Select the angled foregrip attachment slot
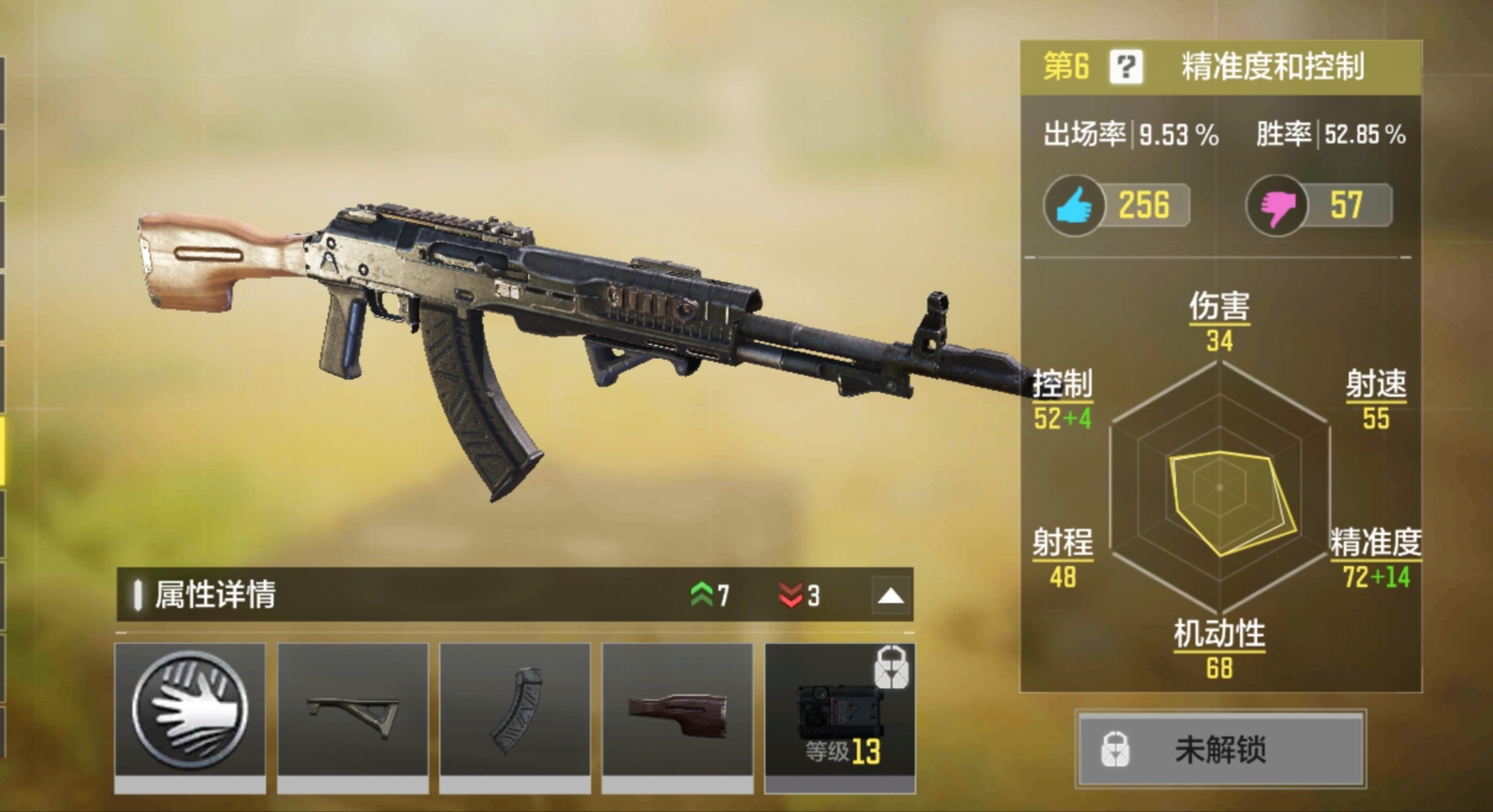The height and width of the screenshot is (812, 1493). (x=353, y=709)
